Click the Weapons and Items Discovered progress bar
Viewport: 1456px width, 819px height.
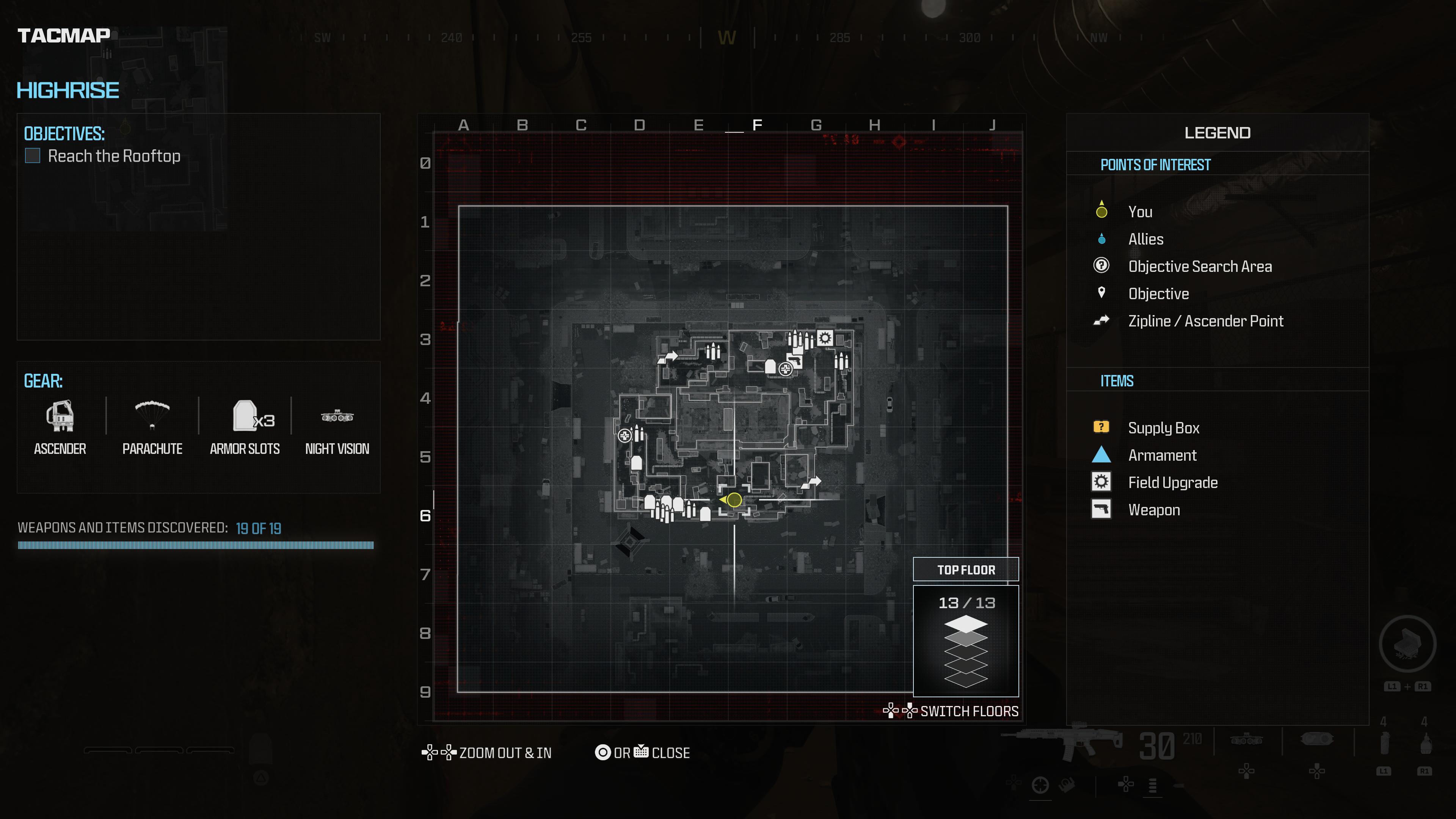[x=196, y=546]
